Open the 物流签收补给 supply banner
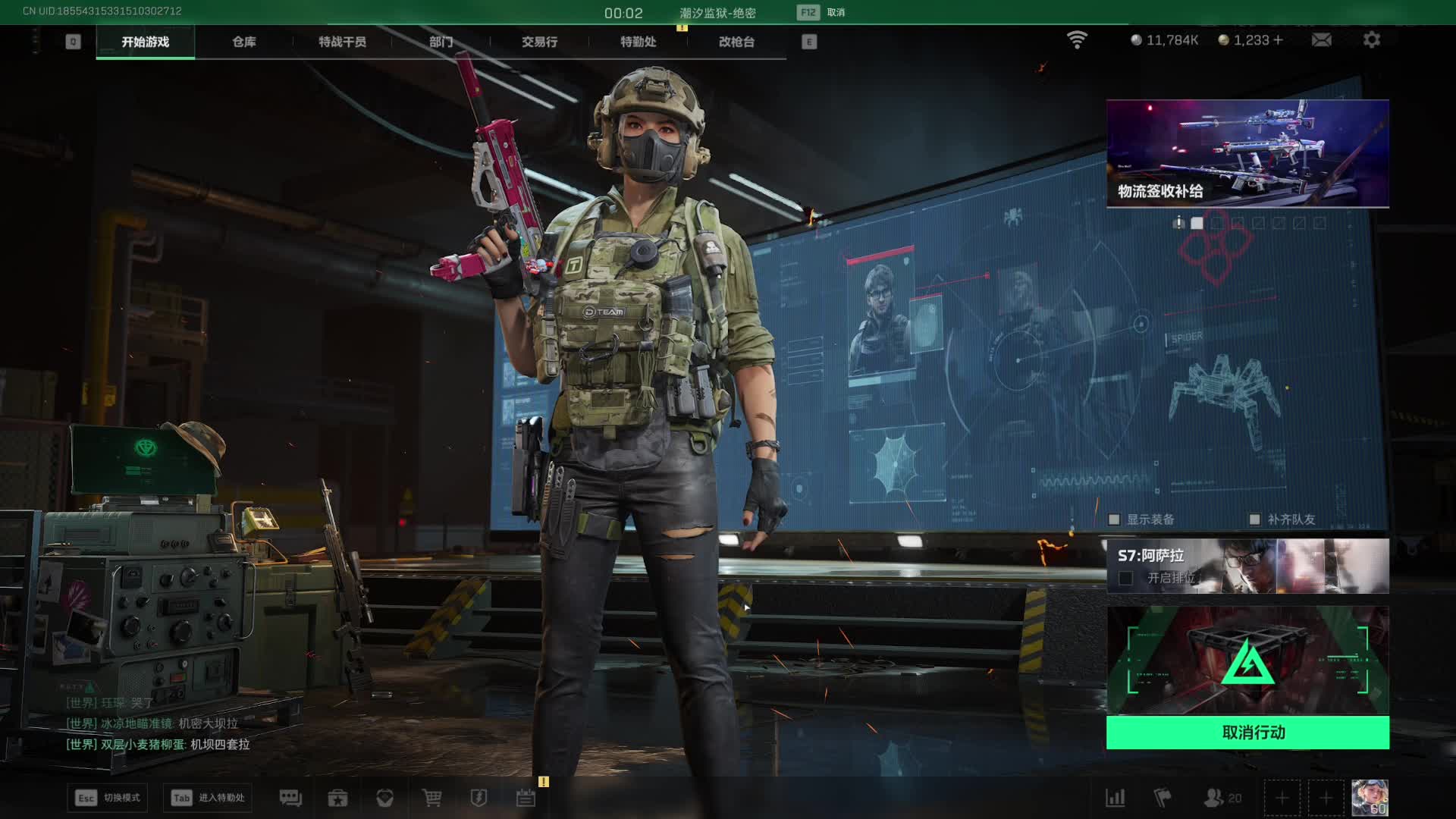Screen dimensions: 1456x819 point(1247,153)
